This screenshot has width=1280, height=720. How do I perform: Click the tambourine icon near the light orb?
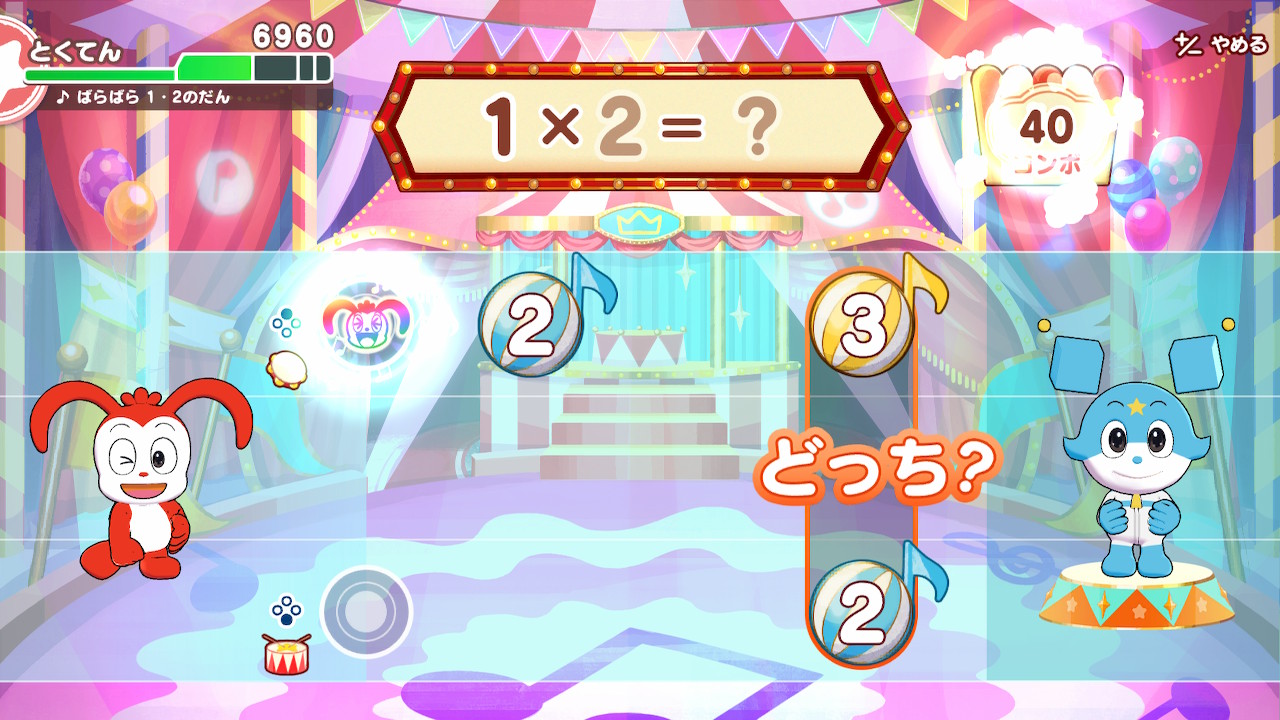click(290, 368)
